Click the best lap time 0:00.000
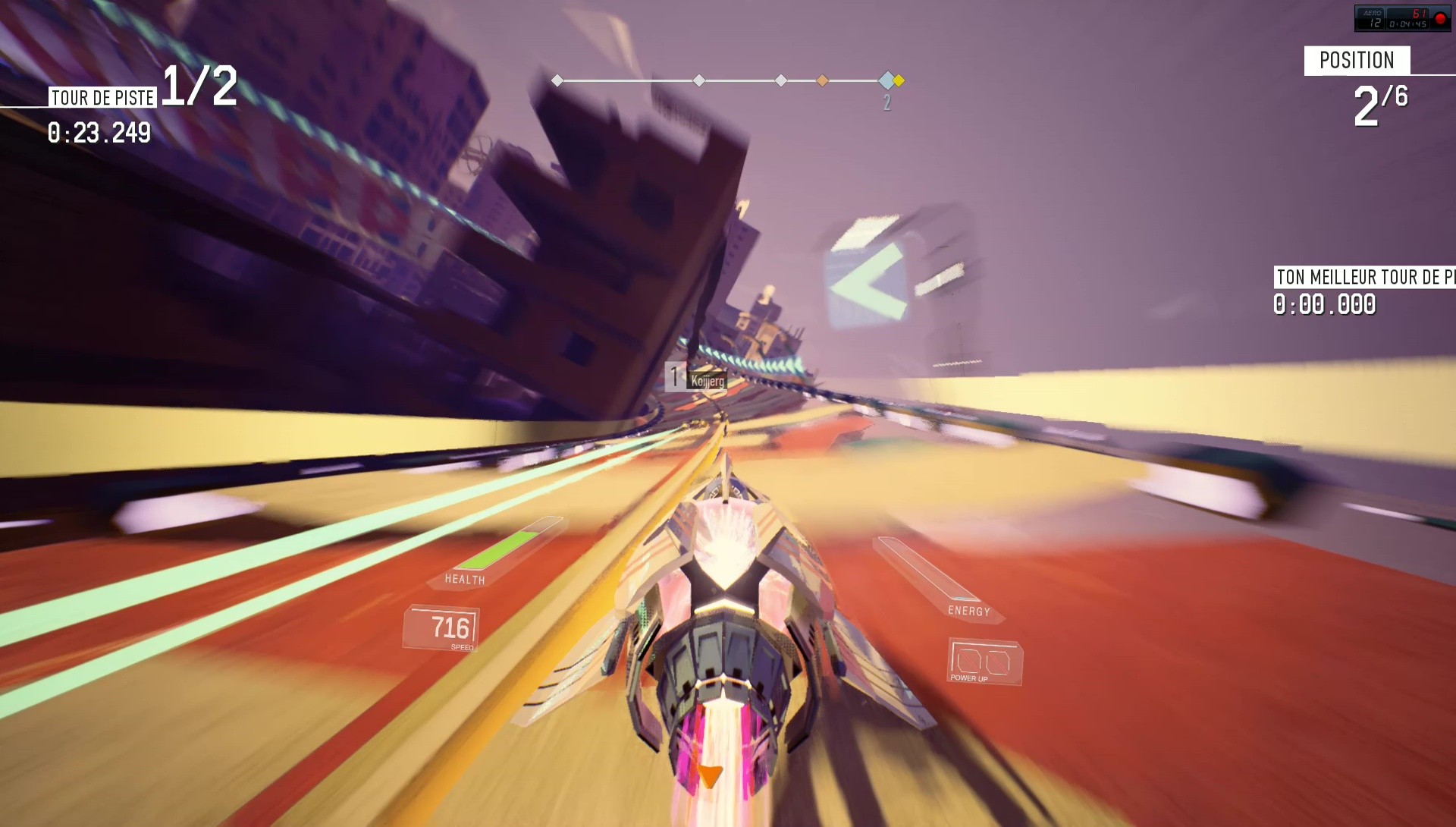1456x827 pixels. click(1323, 306)
